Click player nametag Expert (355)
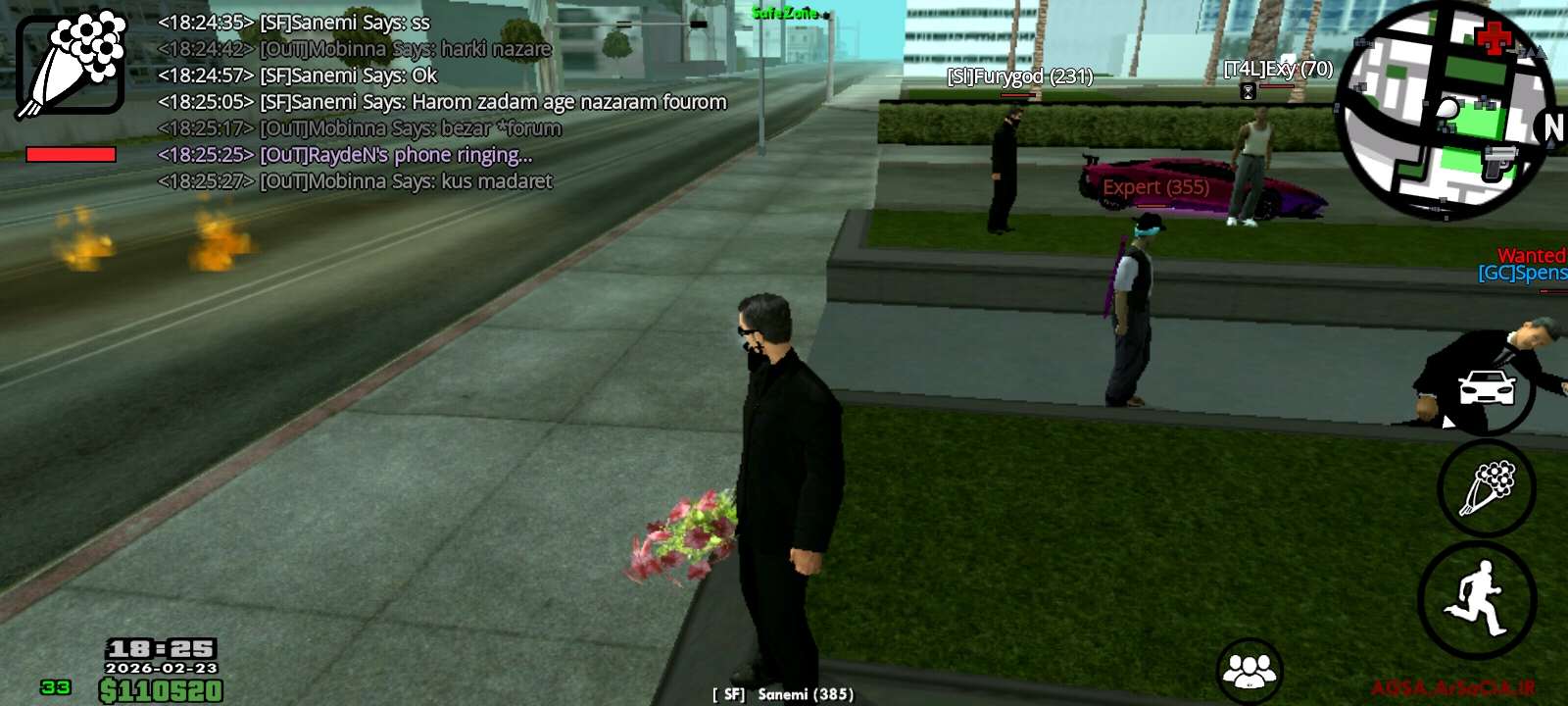 click(1154, 186)
